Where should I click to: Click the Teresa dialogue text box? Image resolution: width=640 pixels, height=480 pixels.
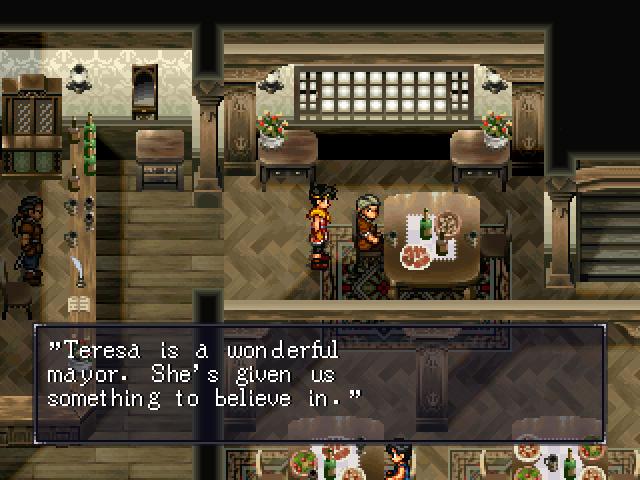(x=320, y=382)
